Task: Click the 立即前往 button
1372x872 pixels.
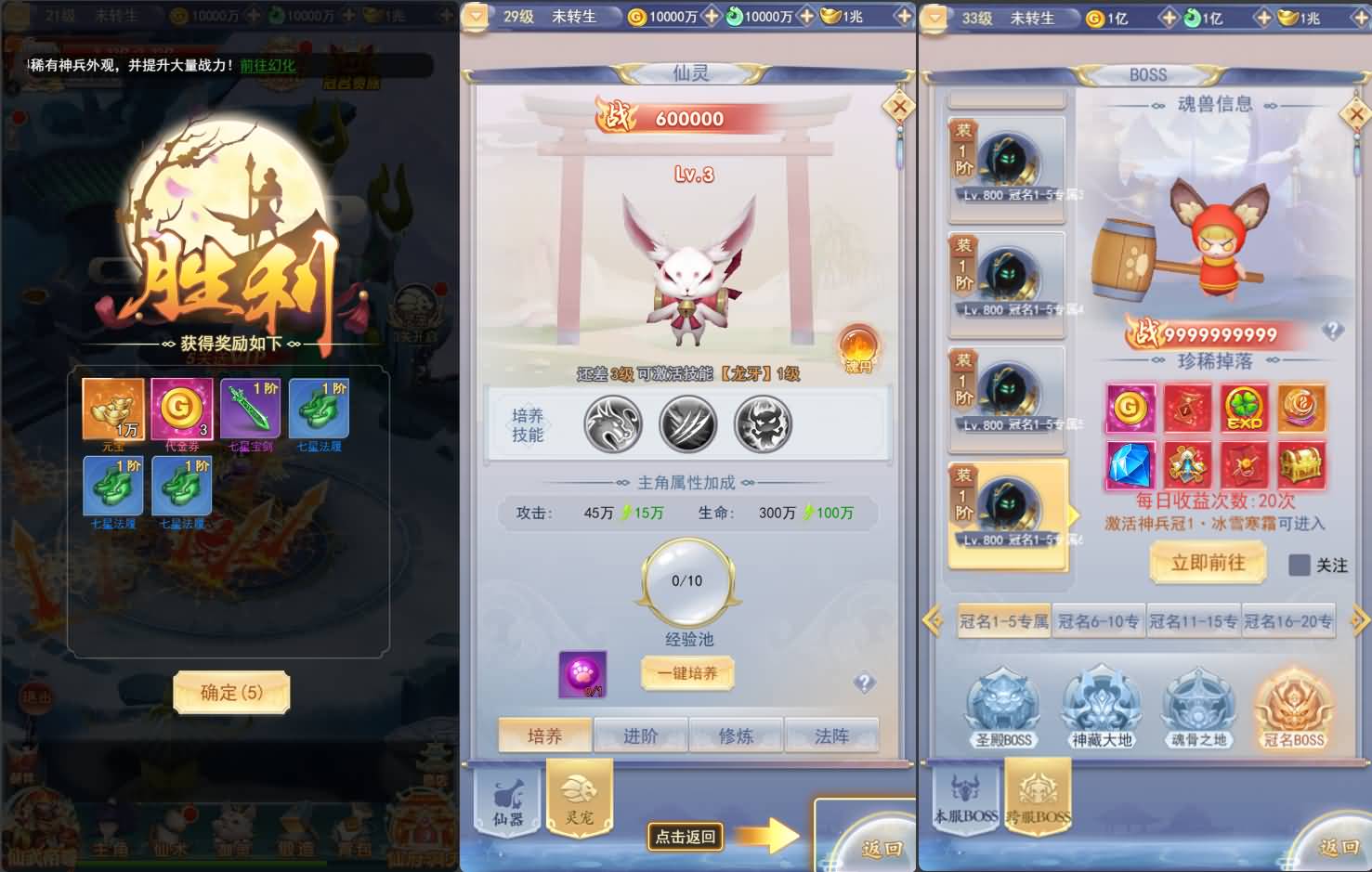Action: point(1208,564)
